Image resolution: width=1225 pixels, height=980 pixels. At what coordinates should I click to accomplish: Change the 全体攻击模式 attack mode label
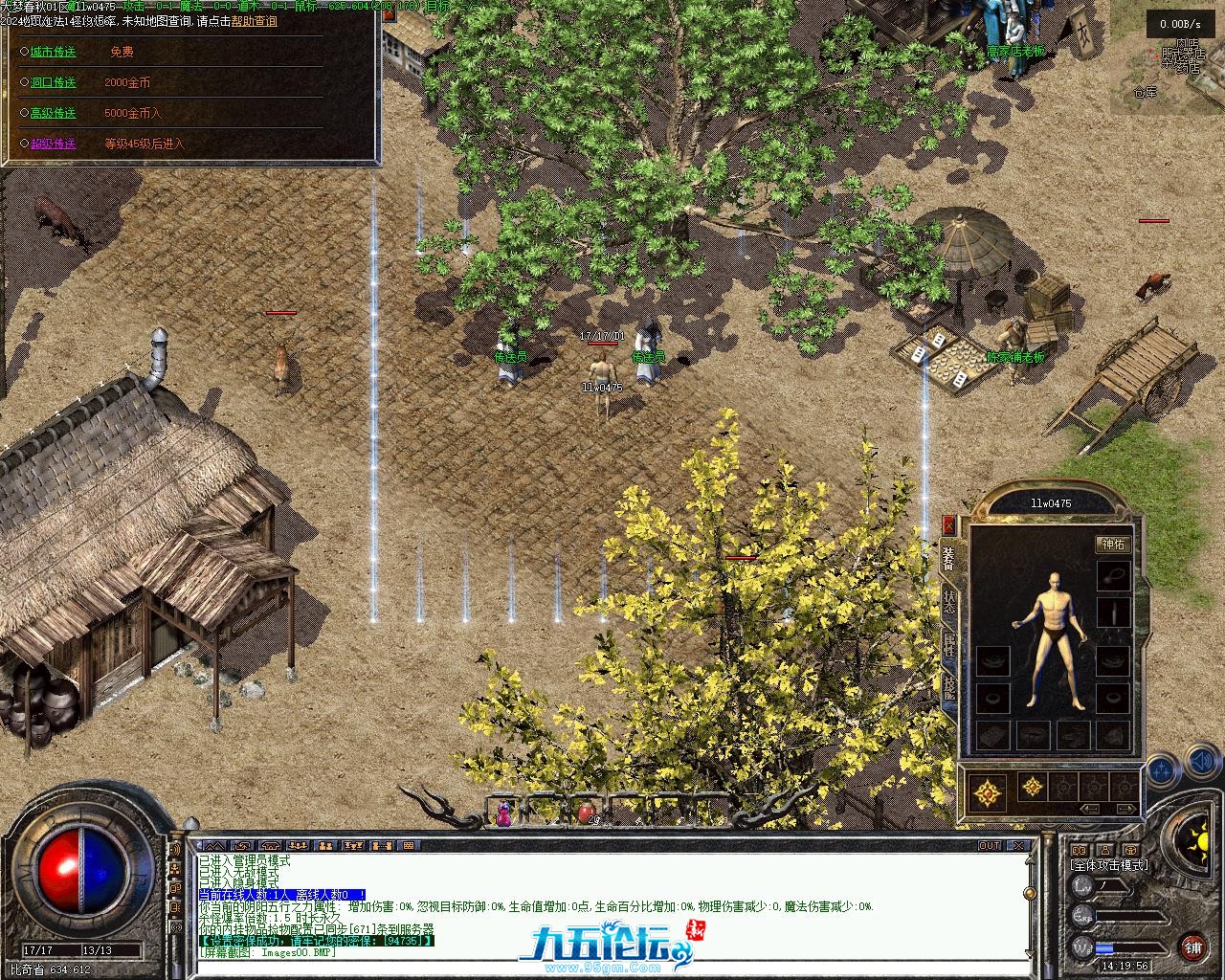coord(1109,865)
